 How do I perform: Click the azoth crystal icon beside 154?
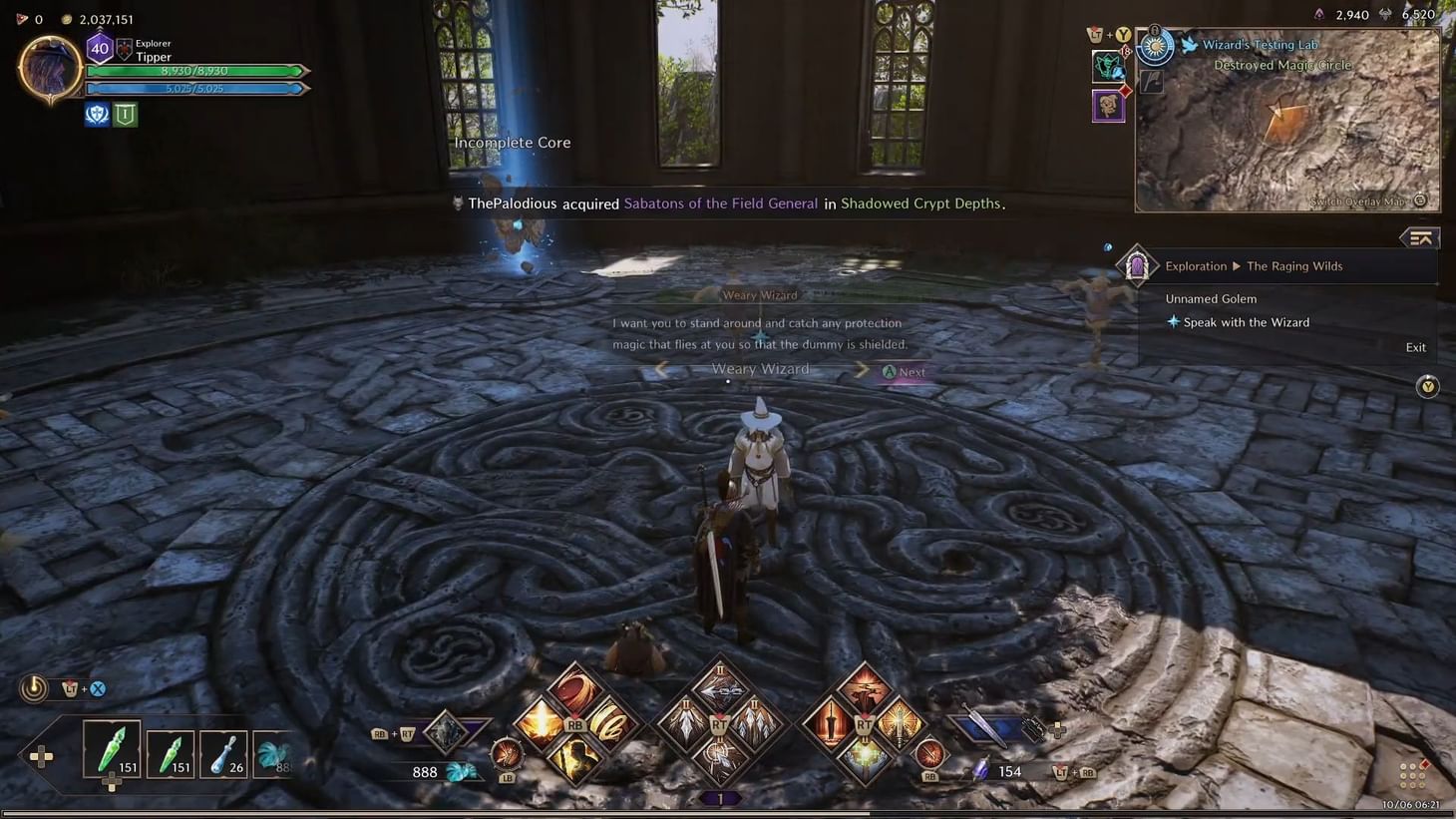[x=978, y=769]
